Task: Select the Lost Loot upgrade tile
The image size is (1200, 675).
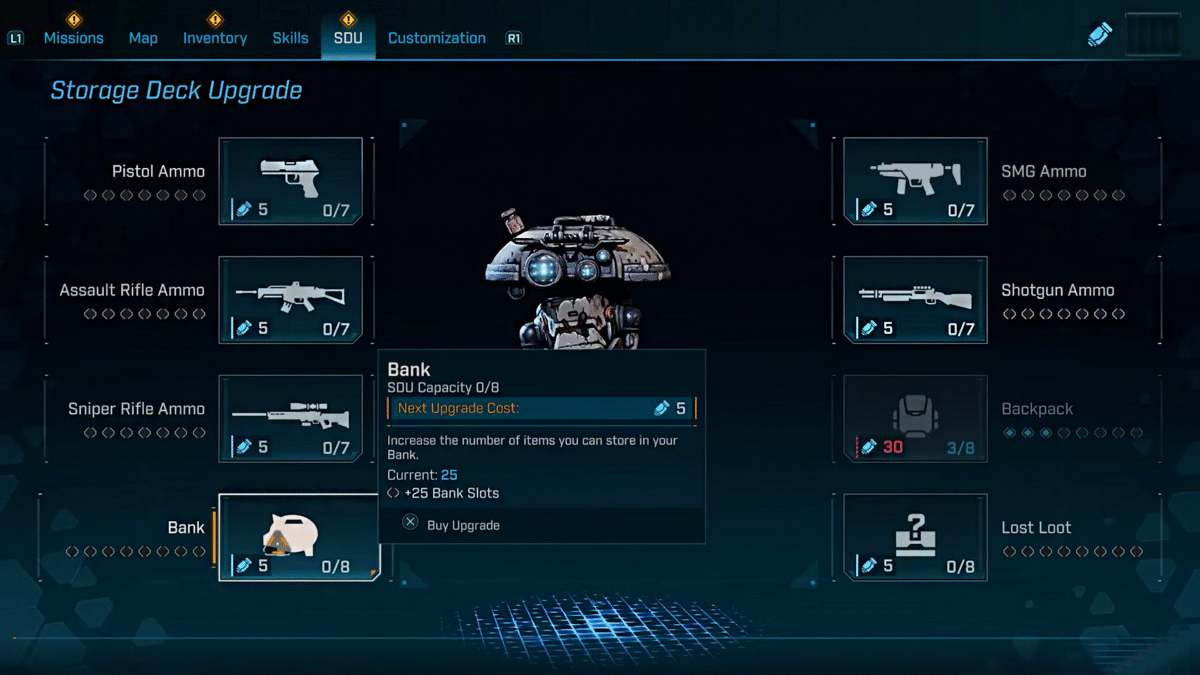Action: coord(915,537)
